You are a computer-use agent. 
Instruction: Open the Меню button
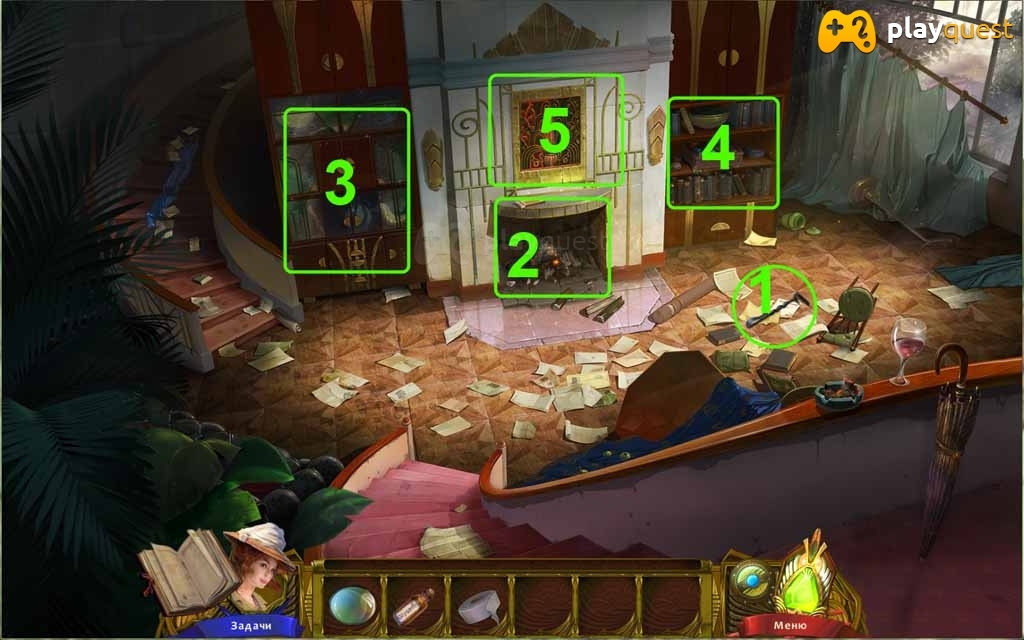click(785, 626)
